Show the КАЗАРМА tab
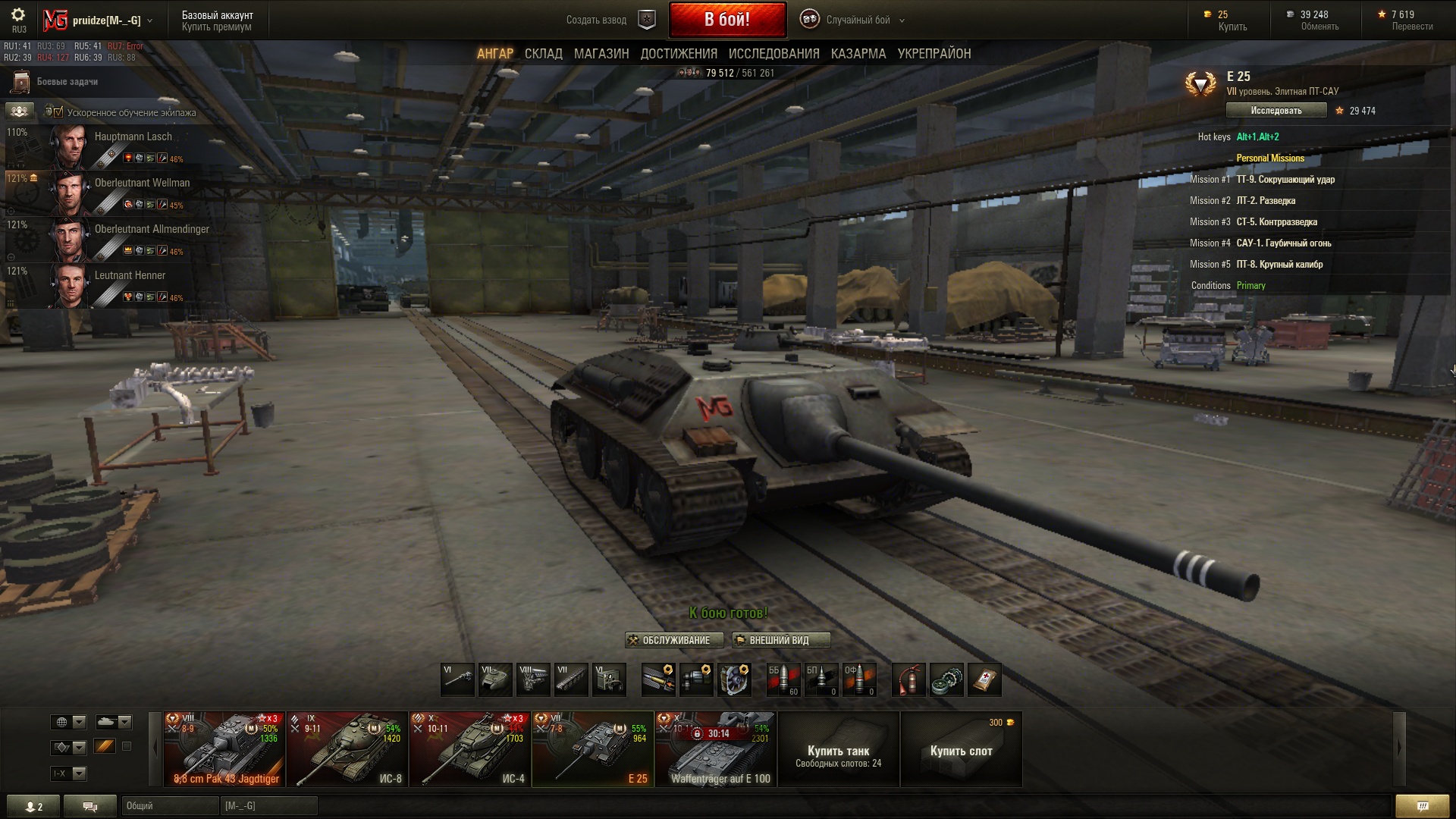1456x819 pixels. pos(858,54)
